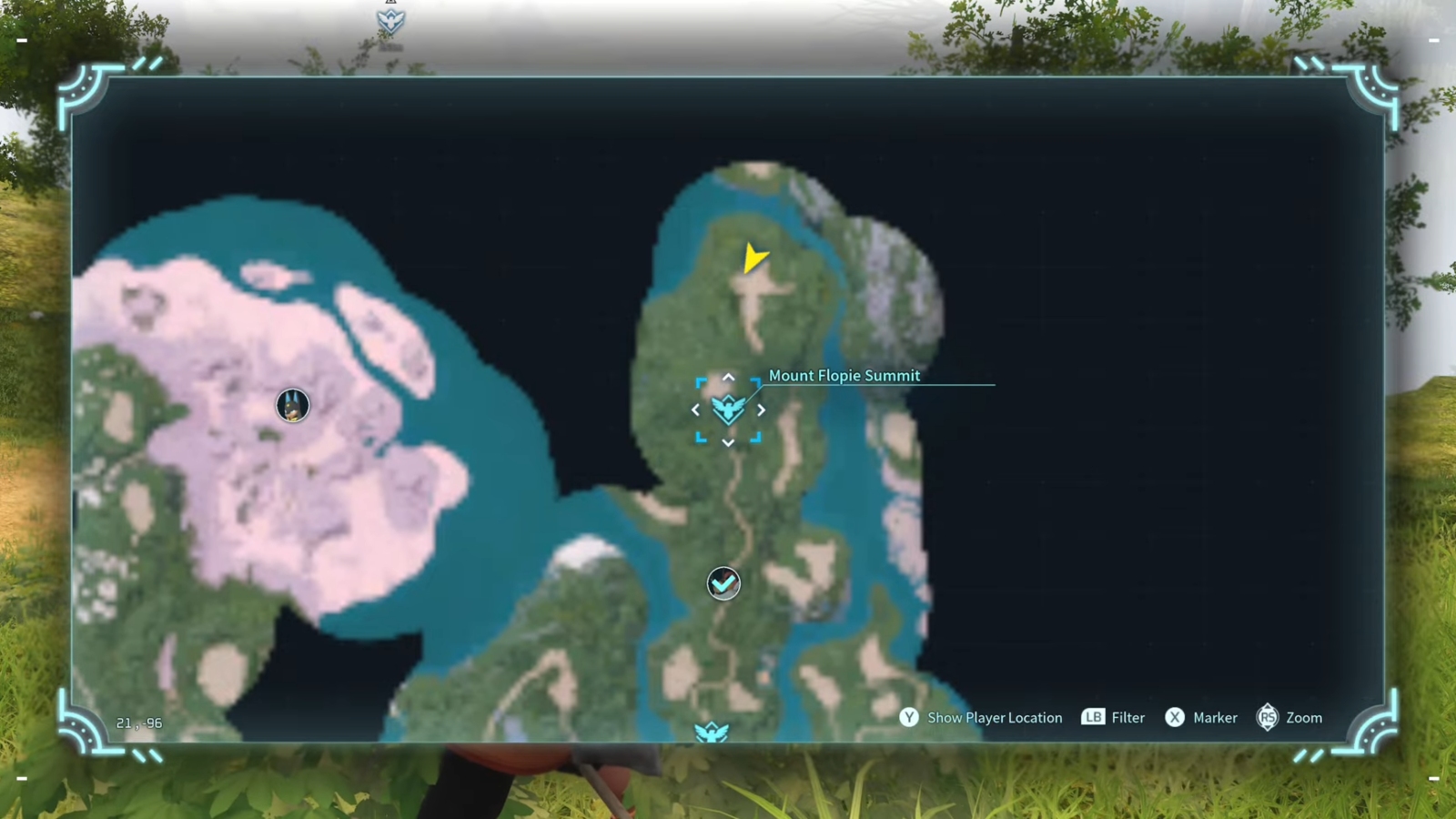Open the boss Pal portrait marker on the map
The width and height of the screenshot is (1456, 819).
(x=291, y=406)
